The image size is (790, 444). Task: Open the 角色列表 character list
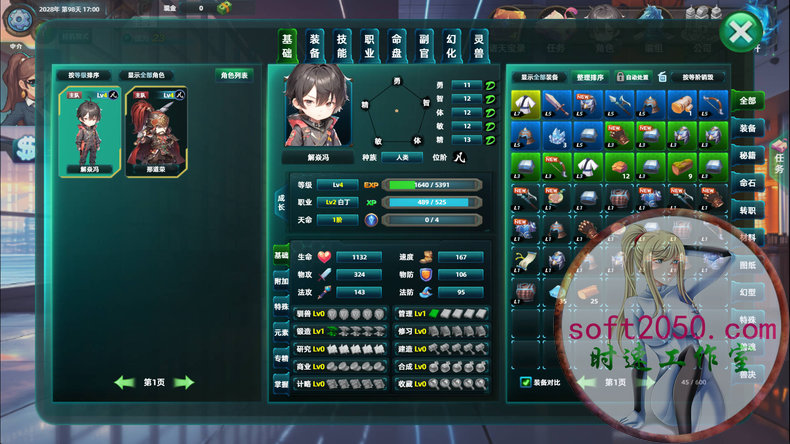coord(233,75)
